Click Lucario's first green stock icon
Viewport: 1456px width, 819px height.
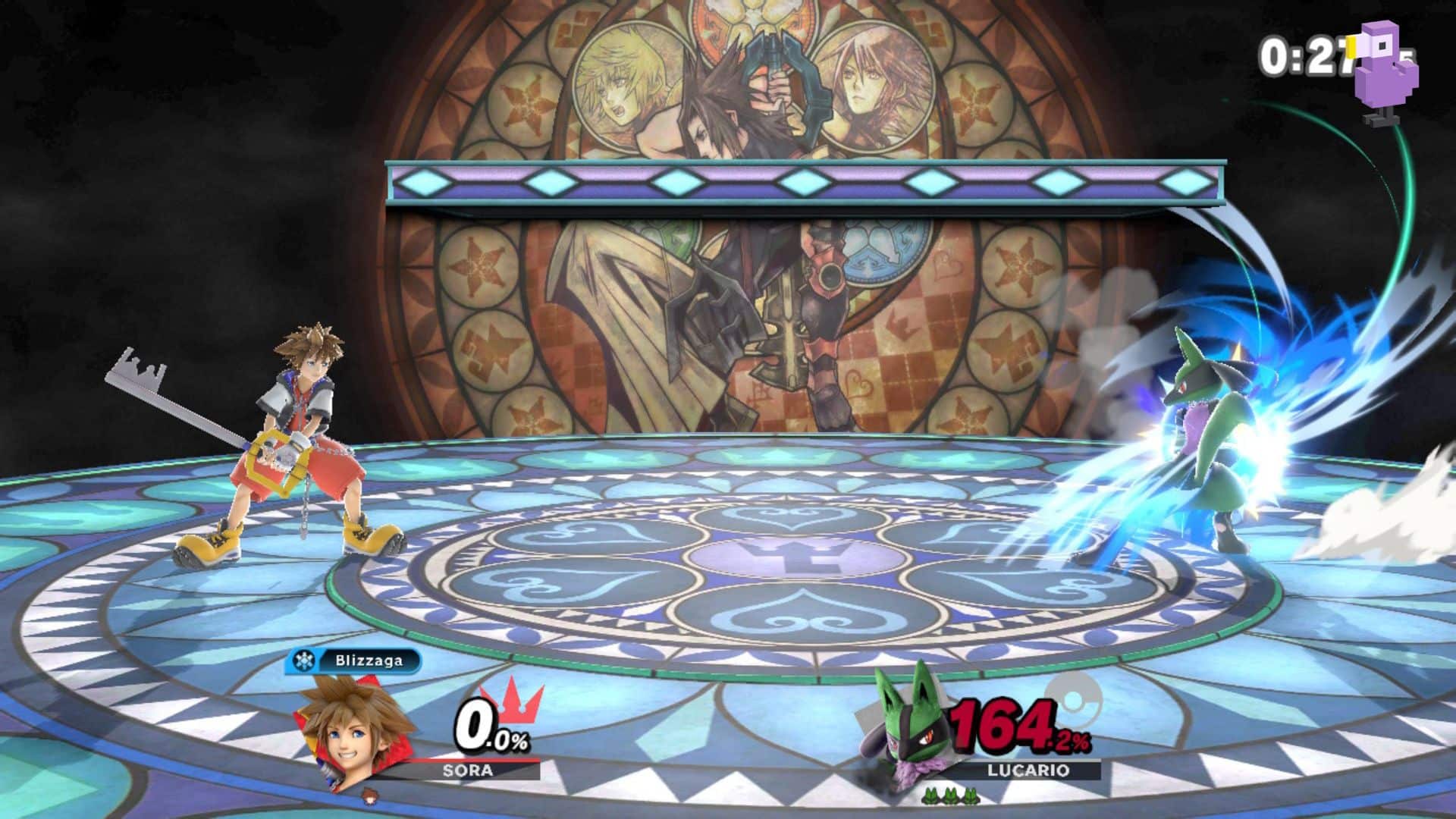930,795
